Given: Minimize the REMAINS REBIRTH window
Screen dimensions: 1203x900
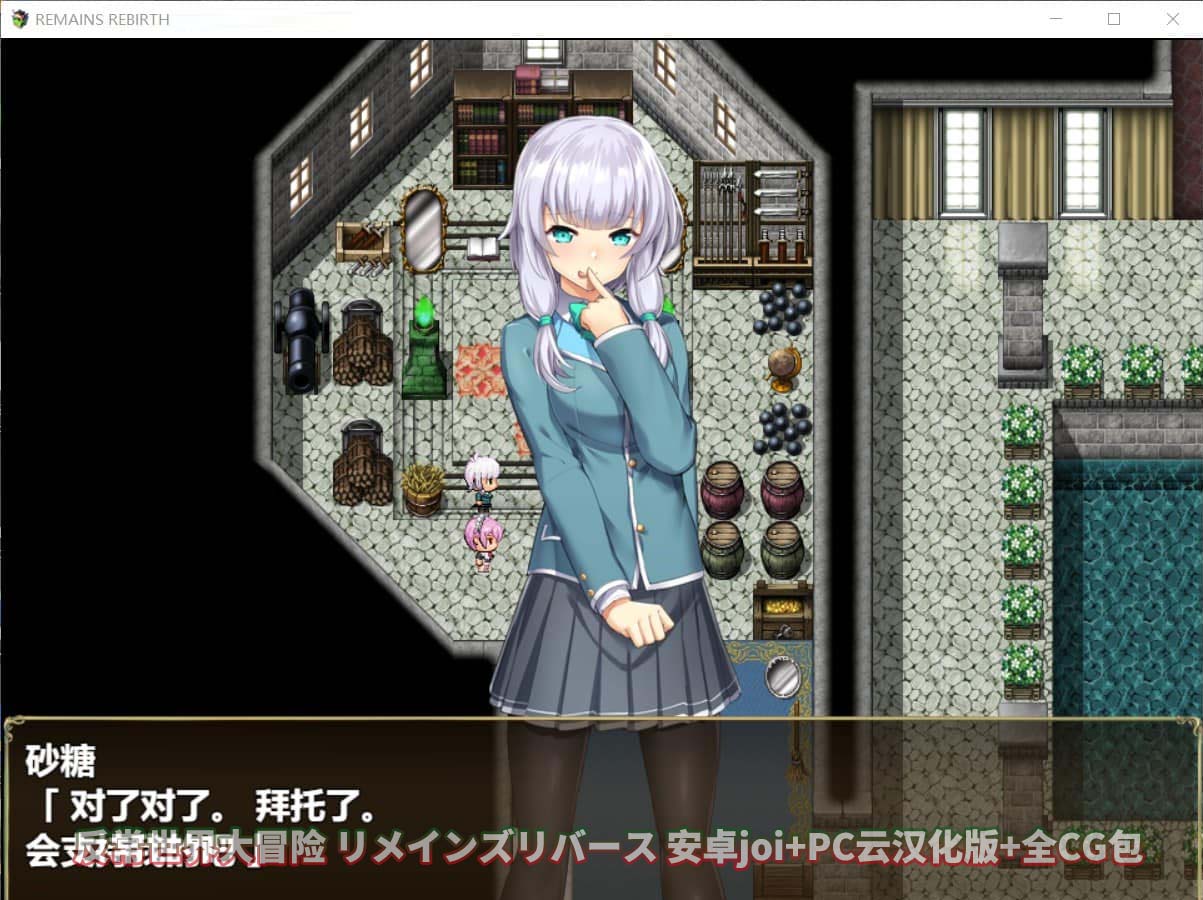Looking at the screenshot, I should [1056, 19].
